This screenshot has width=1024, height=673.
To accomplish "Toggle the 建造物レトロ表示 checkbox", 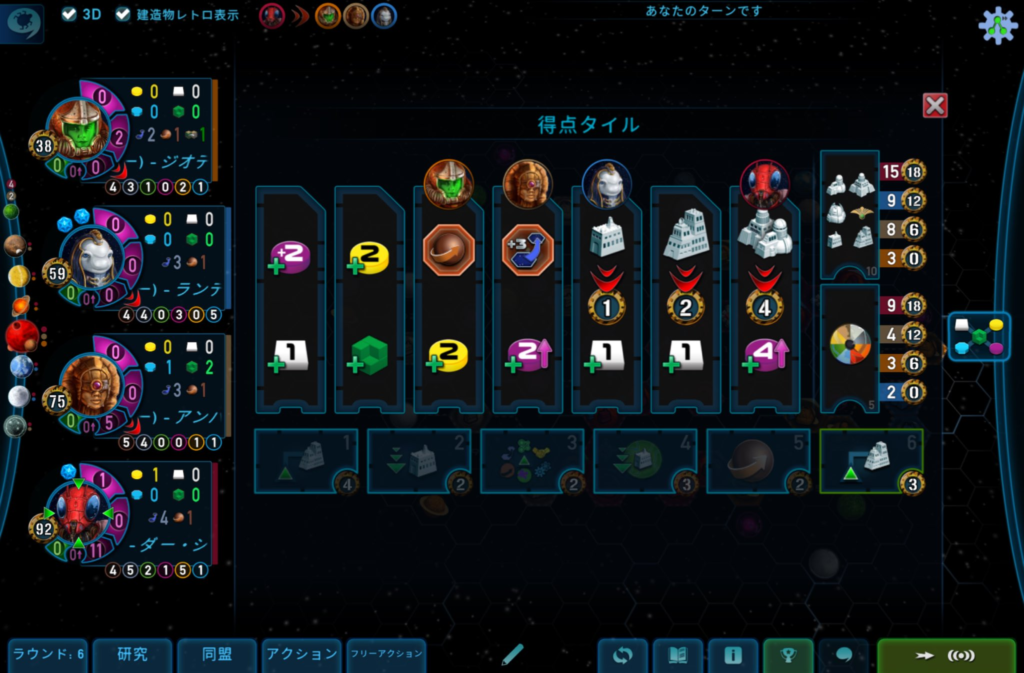I will (x=124, y=15).
